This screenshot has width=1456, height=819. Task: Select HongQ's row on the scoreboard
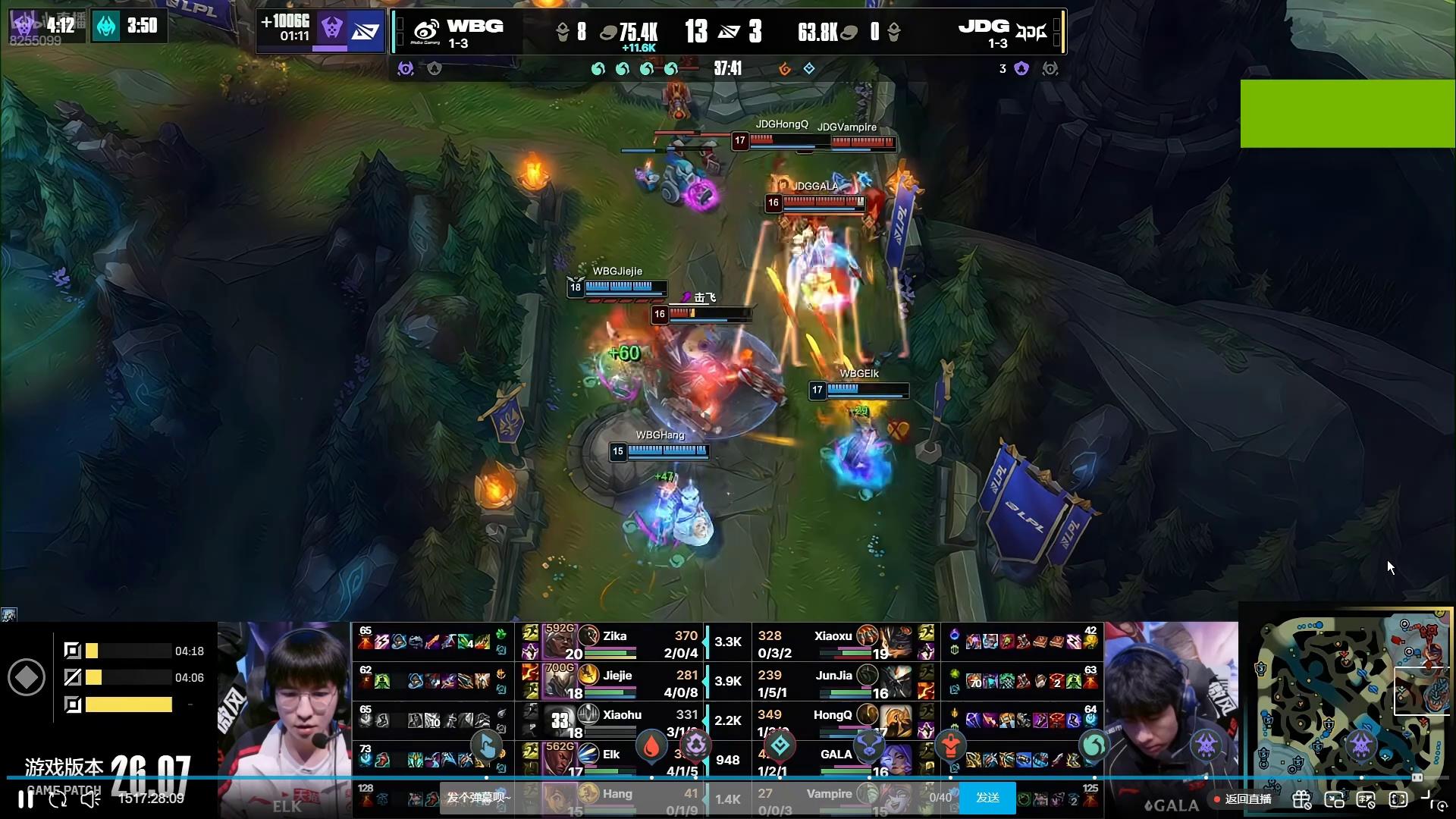pyautogui.click(x=832, y=720)
